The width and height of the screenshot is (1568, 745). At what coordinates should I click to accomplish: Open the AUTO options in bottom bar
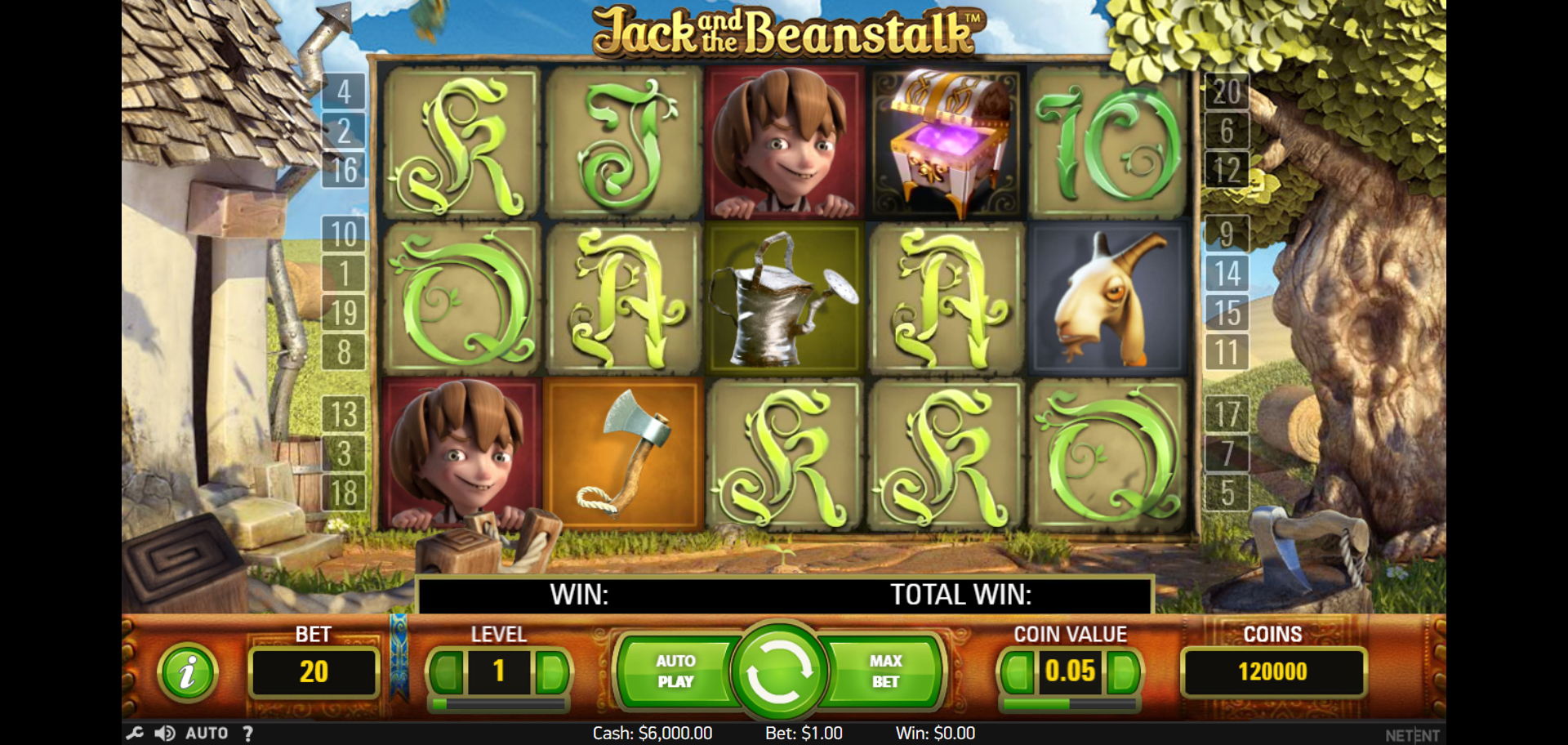pyautogui.click(x=207, y=733)
